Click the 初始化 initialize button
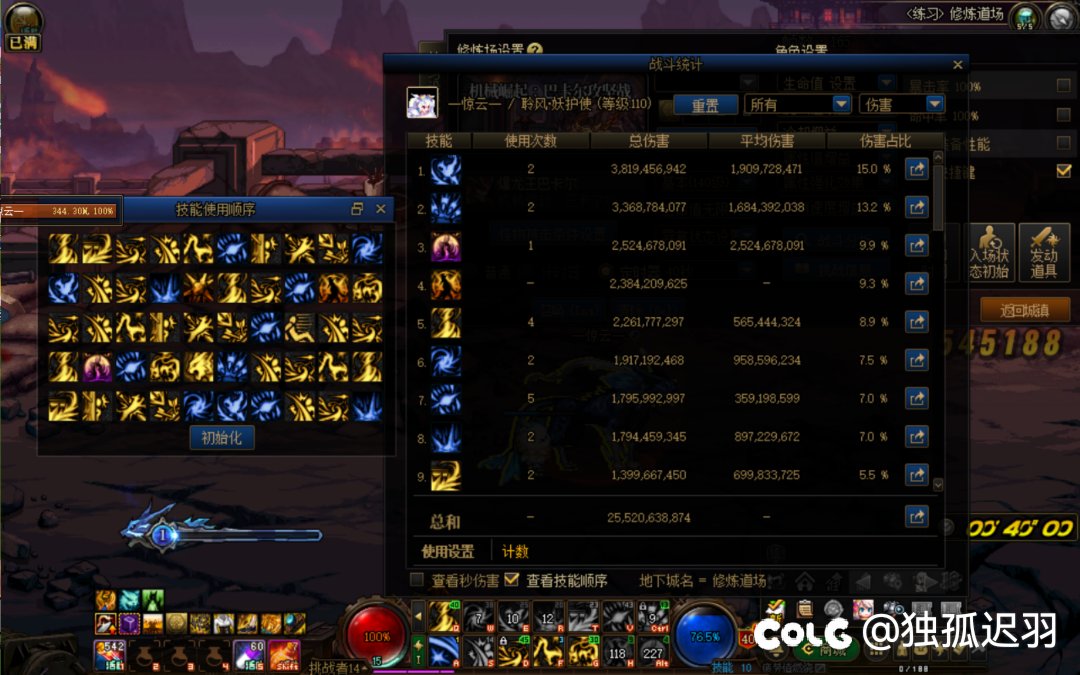Image resolution: width=1080 pixels, height=675 pixels. [222, 437]
